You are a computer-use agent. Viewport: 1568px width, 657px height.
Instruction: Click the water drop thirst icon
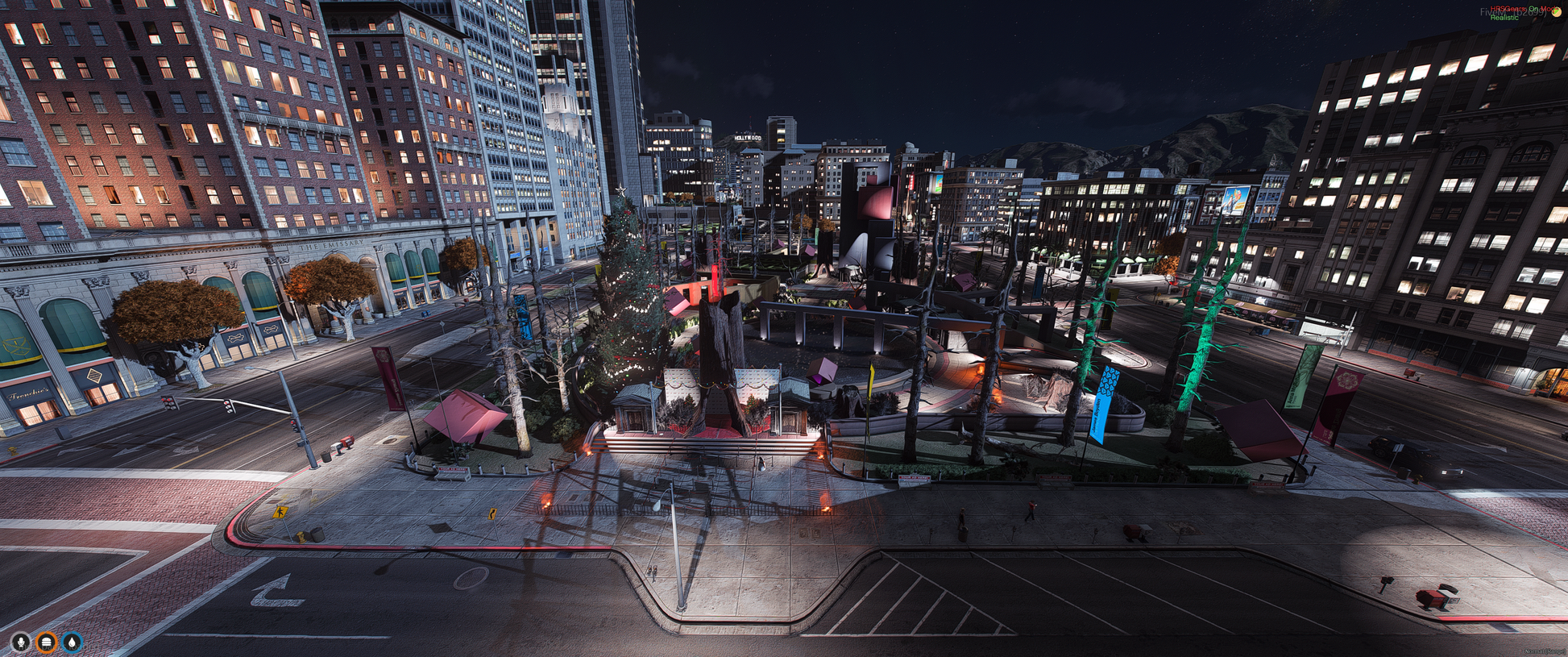pyautogui.click(x=73, y=642)
